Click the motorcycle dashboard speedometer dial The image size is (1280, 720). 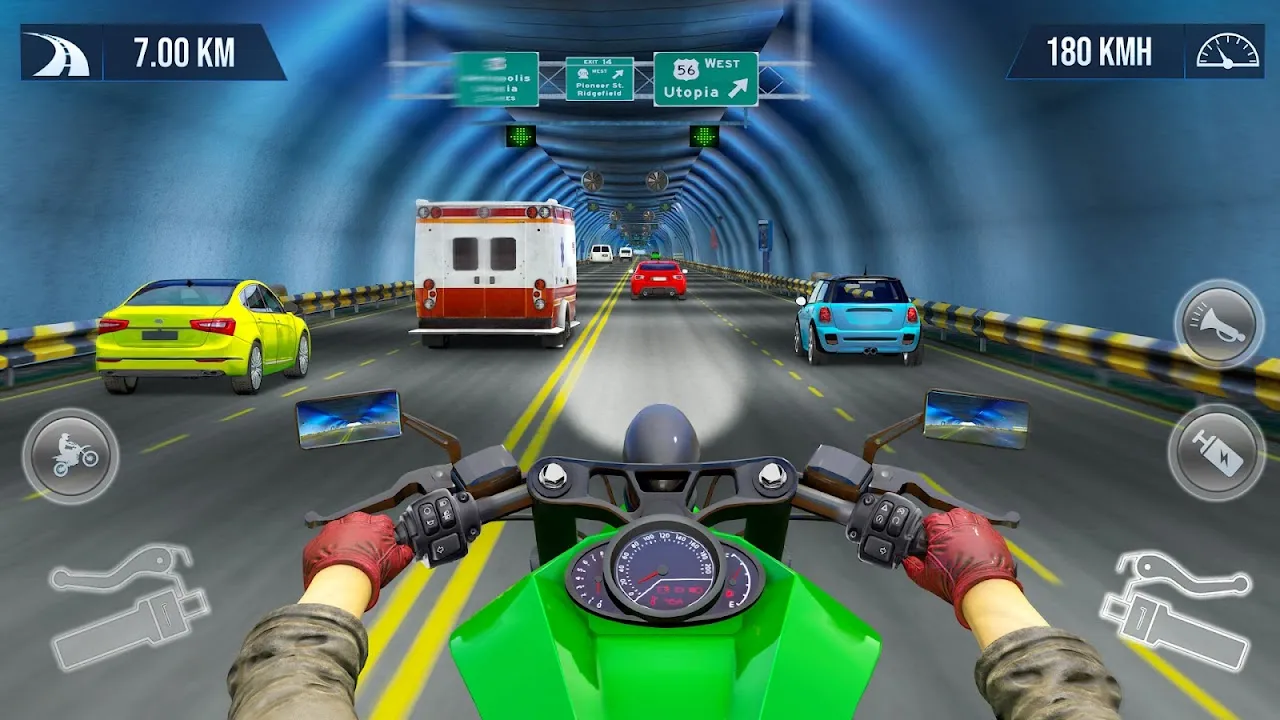pyautogui.click(x=662, y=572)
